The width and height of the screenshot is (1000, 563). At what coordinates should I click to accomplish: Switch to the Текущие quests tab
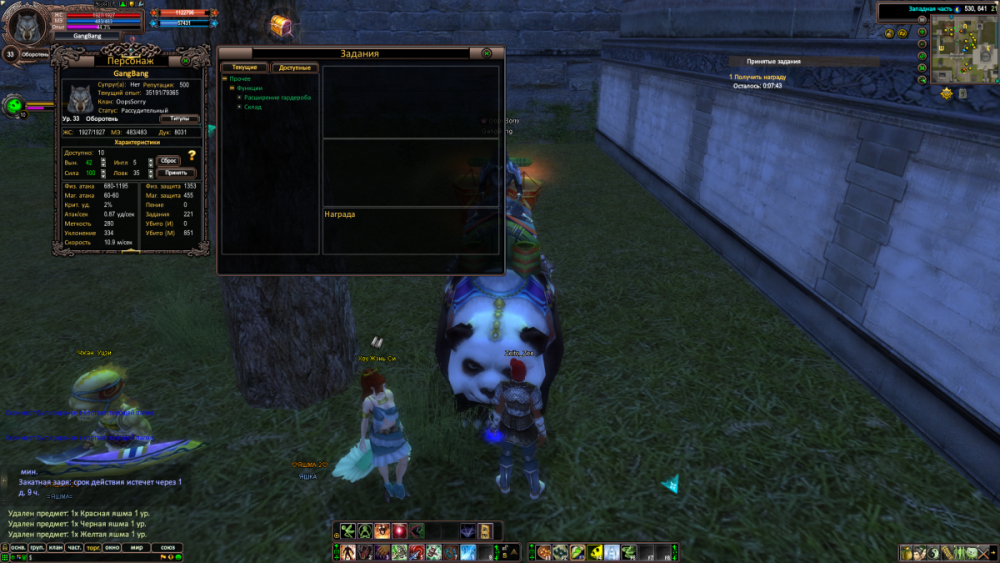tap(245, 67)
